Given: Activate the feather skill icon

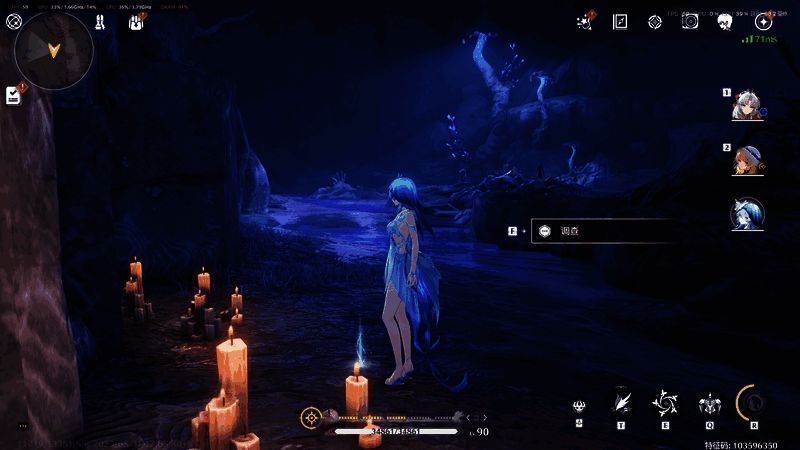Looking at the screenshot, I should pos(621,401).
